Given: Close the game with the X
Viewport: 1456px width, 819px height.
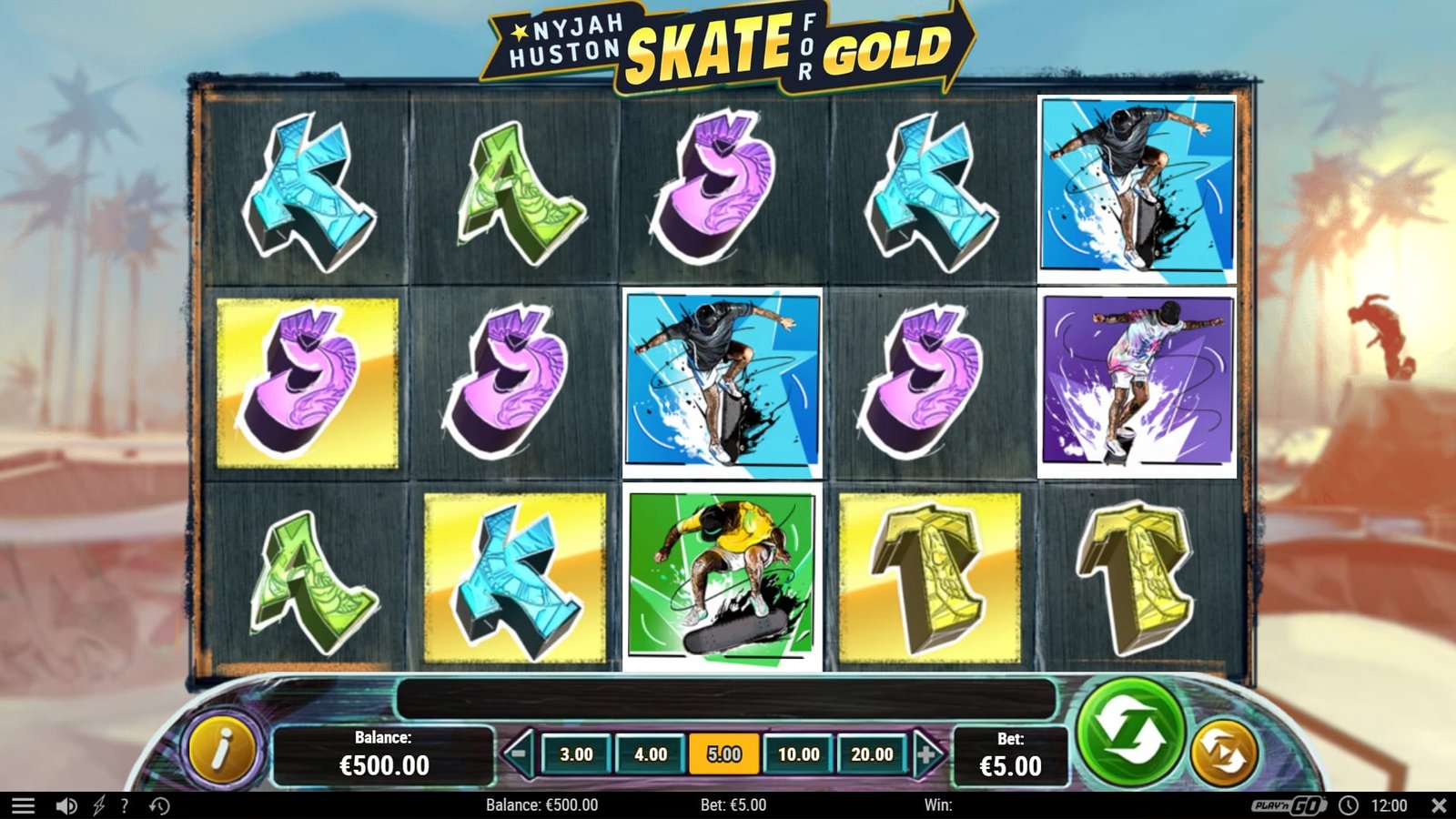Looking at the screenshot, I should click(1439, 805).
